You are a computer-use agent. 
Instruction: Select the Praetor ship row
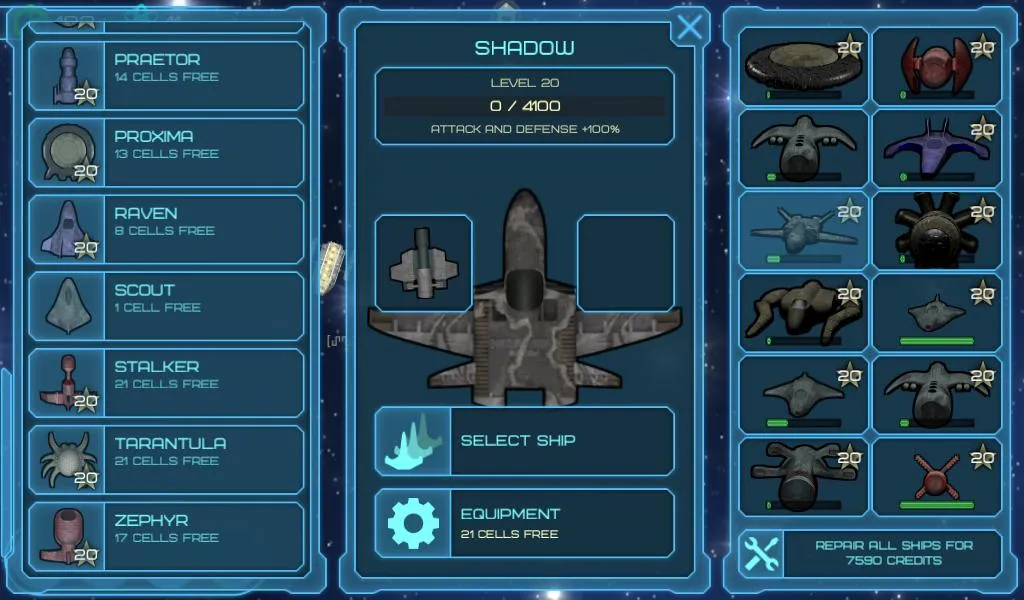166,76
